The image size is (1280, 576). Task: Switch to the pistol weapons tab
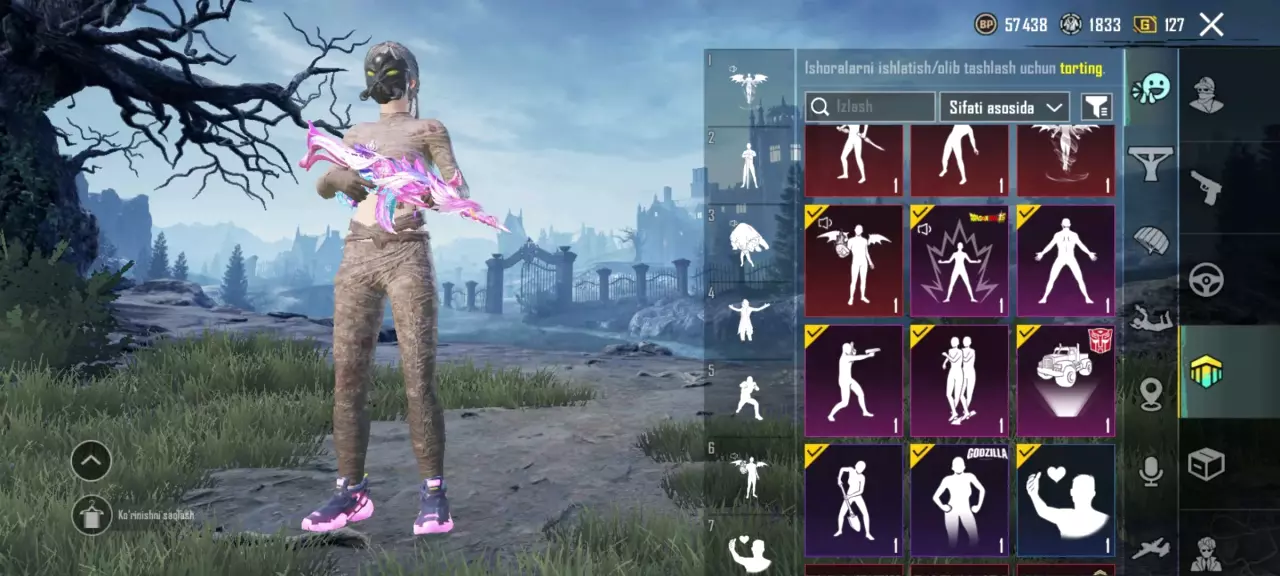tap(1206, 186)
